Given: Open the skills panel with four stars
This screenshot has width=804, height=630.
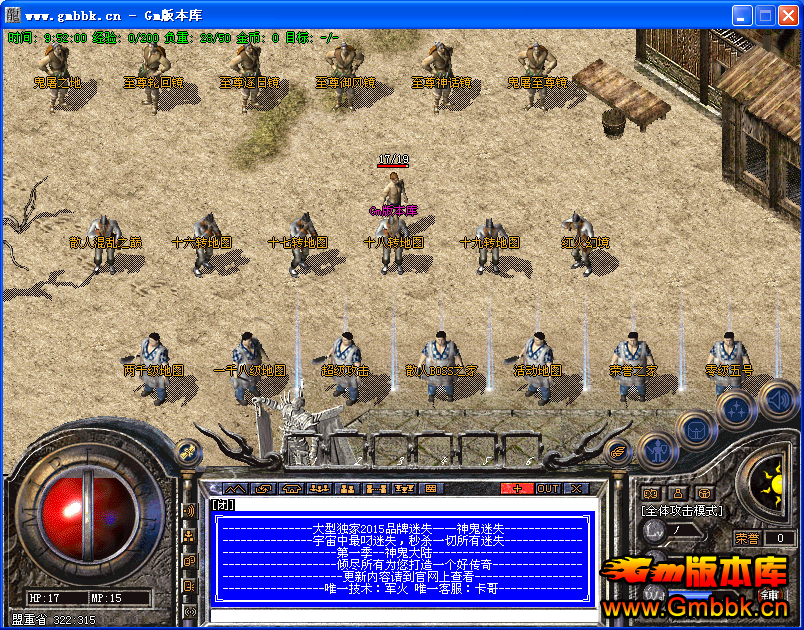Looking at the screenshot, I should (x=737, y=410).
